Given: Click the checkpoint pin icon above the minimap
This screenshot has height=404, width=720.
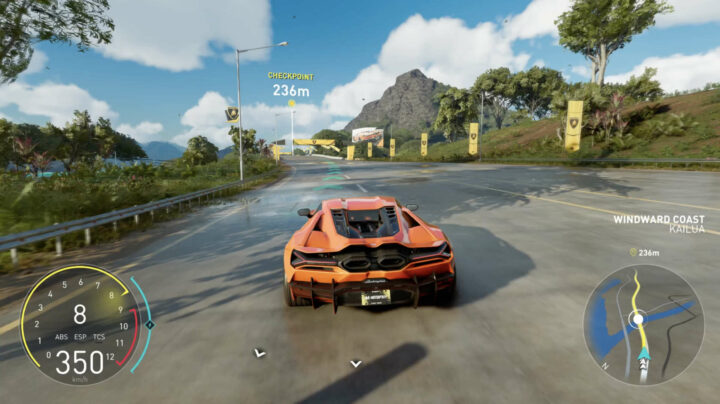Looking at the screenshot, I should (632, 252).
